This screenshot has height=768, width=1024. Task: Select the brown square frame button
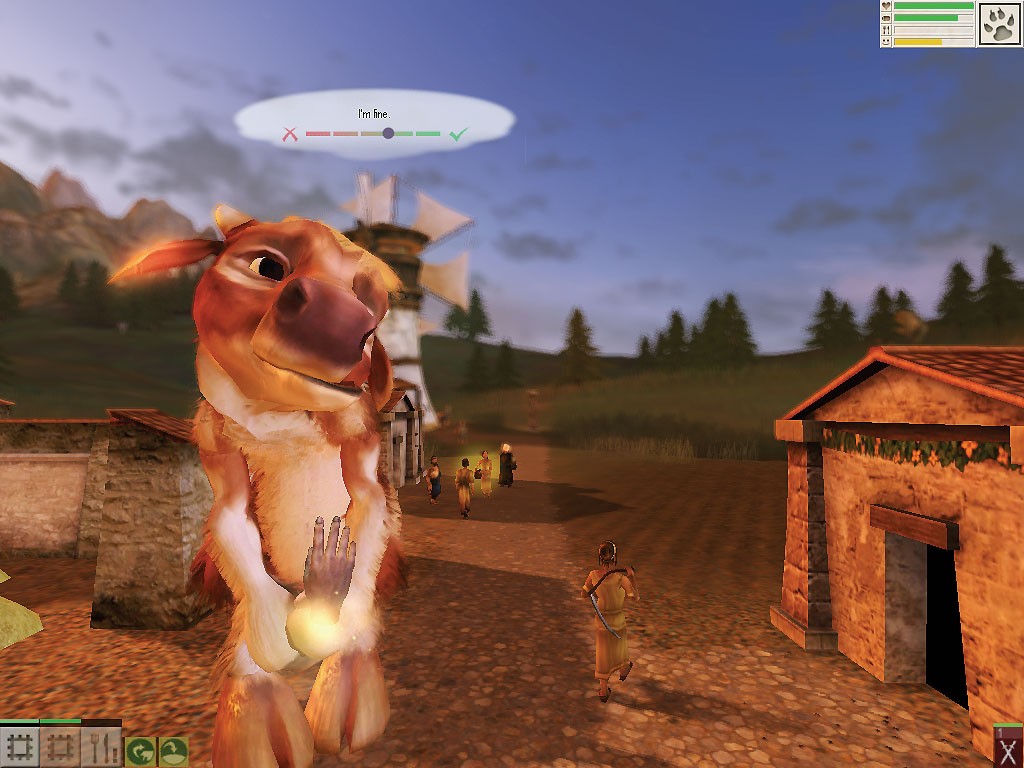click(61, 748)
